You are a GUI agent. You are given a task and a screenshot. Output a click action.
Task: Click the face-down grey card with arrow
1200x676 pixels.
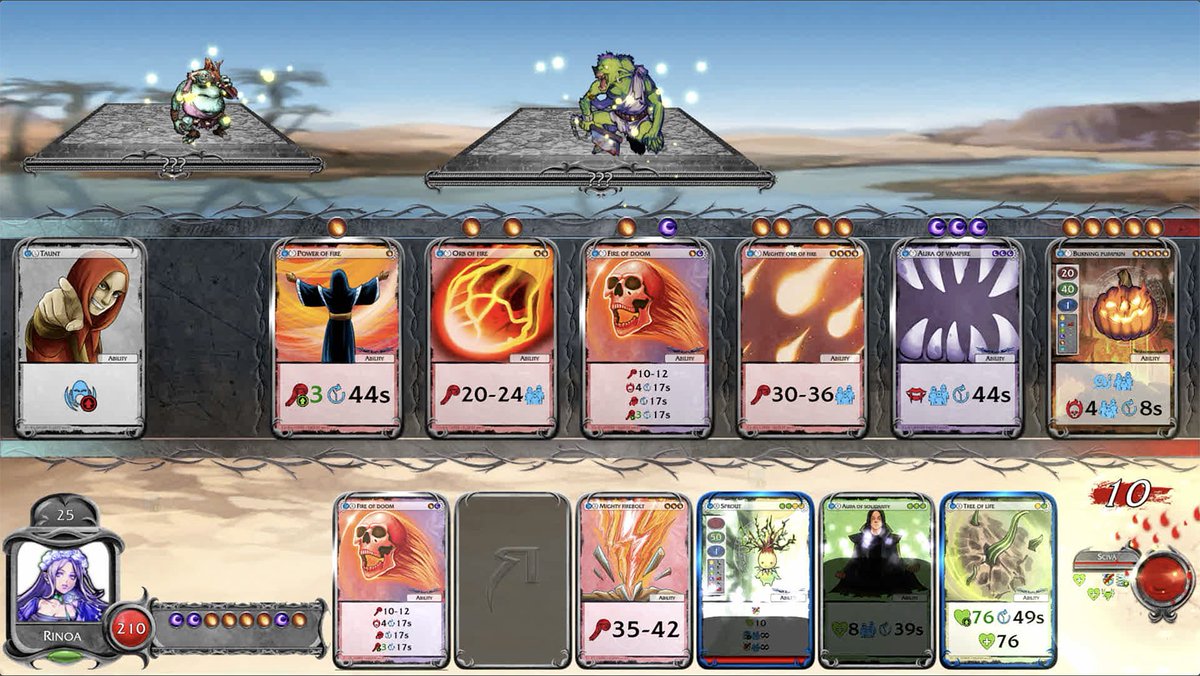(x=513, y=580)
